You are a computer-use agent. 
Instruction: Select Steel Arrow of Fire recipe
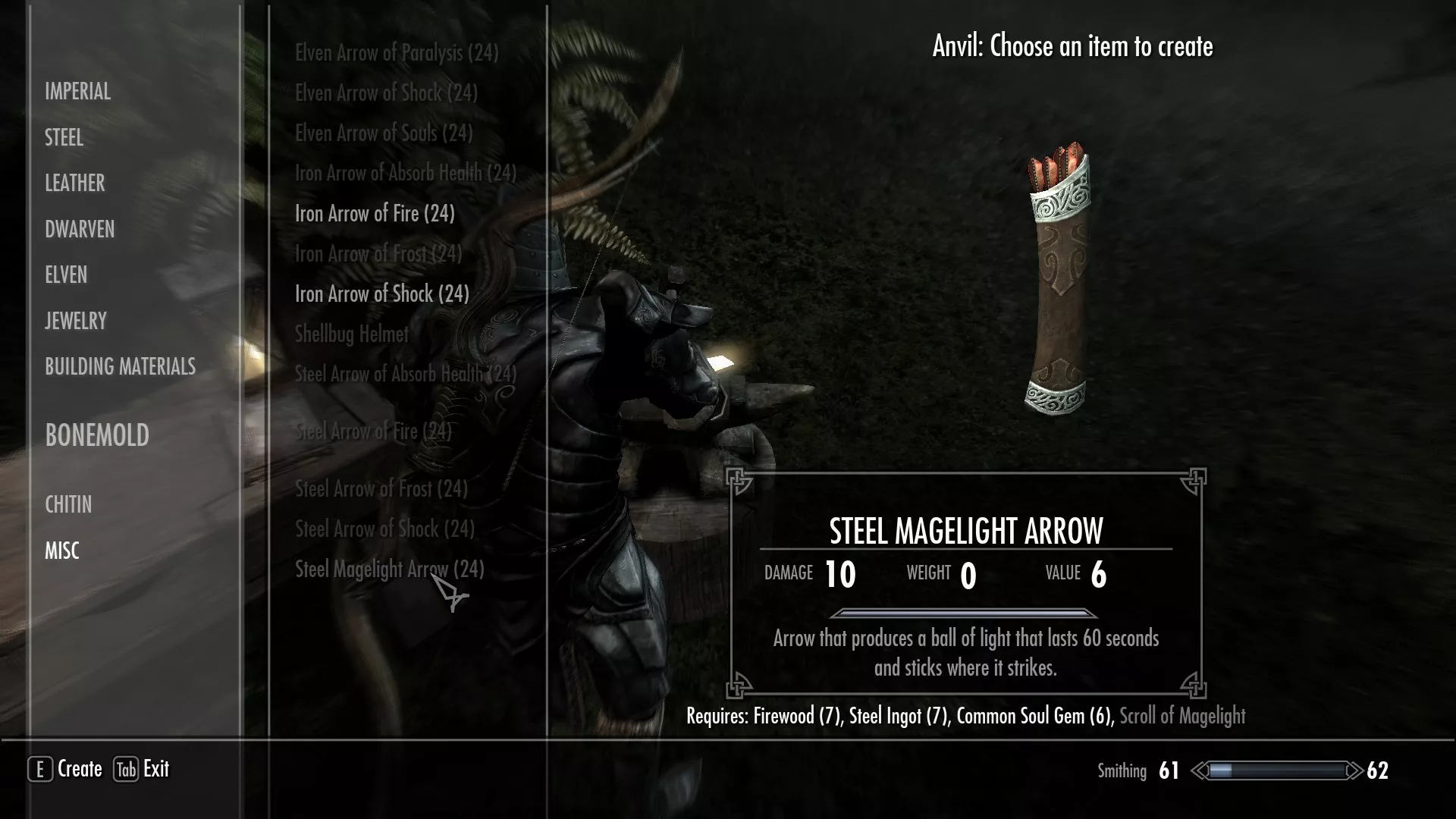(373, 432)
